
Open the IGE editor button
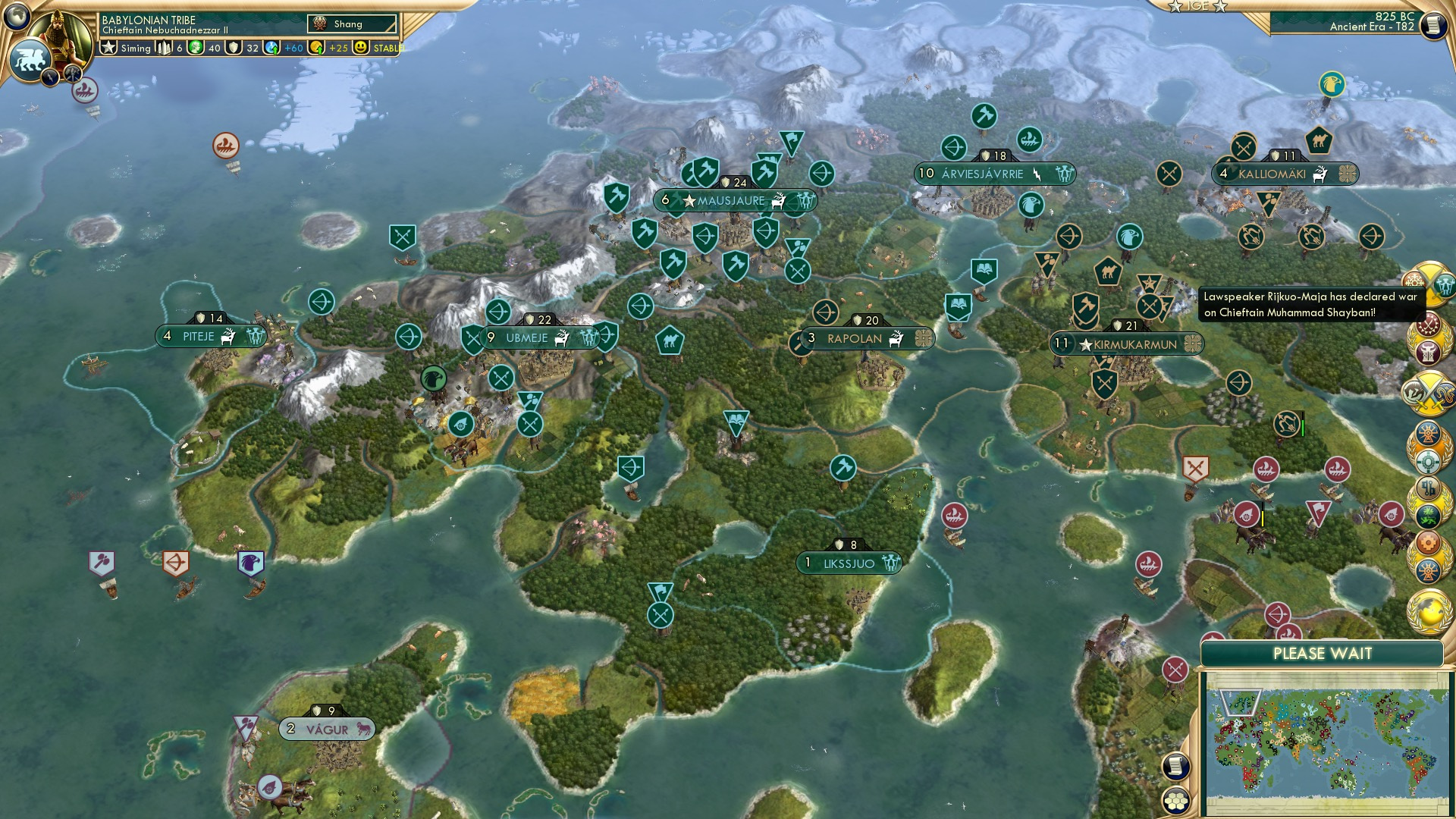1197,6
